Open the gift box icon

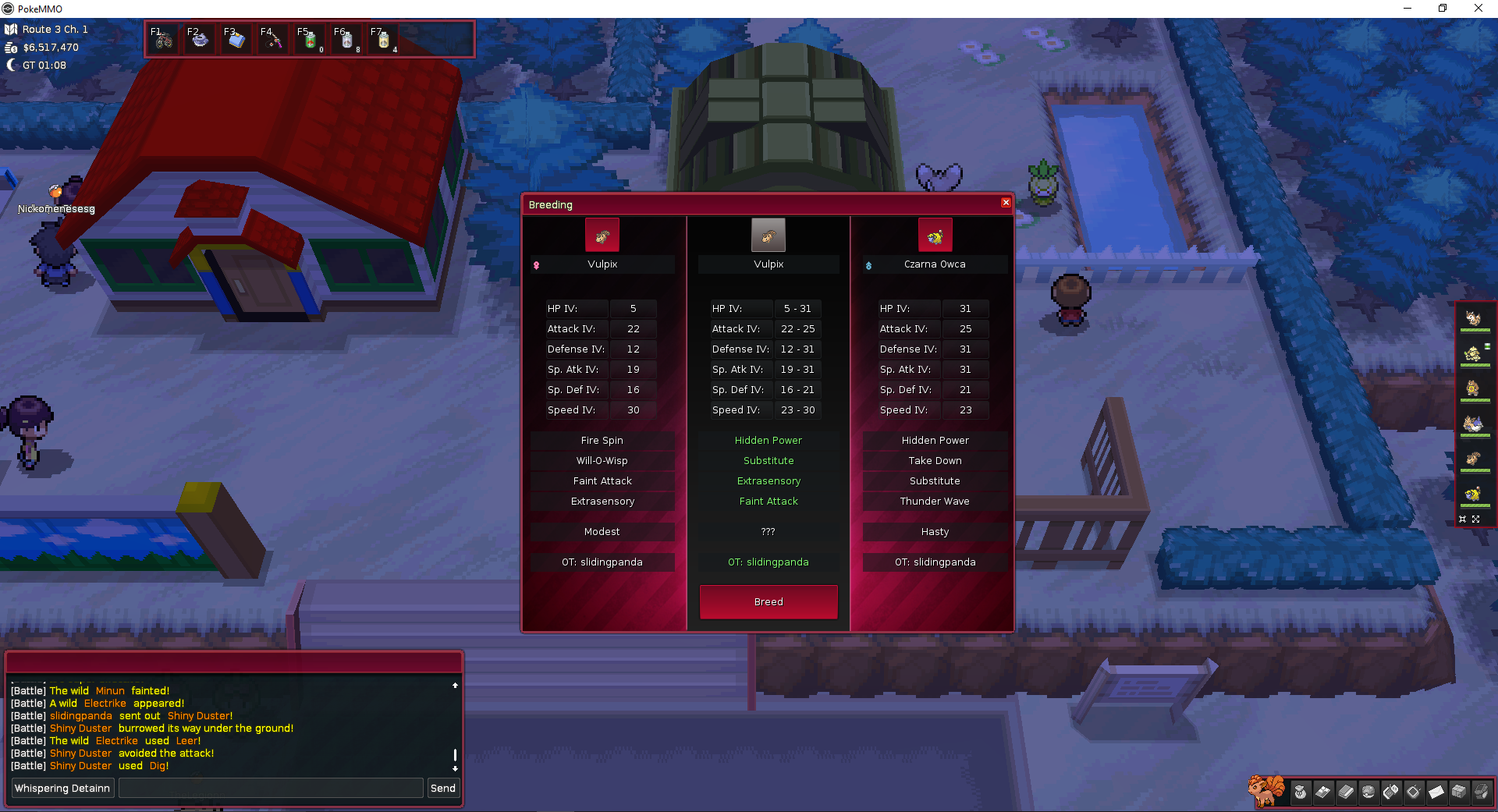coord(1459,792)
